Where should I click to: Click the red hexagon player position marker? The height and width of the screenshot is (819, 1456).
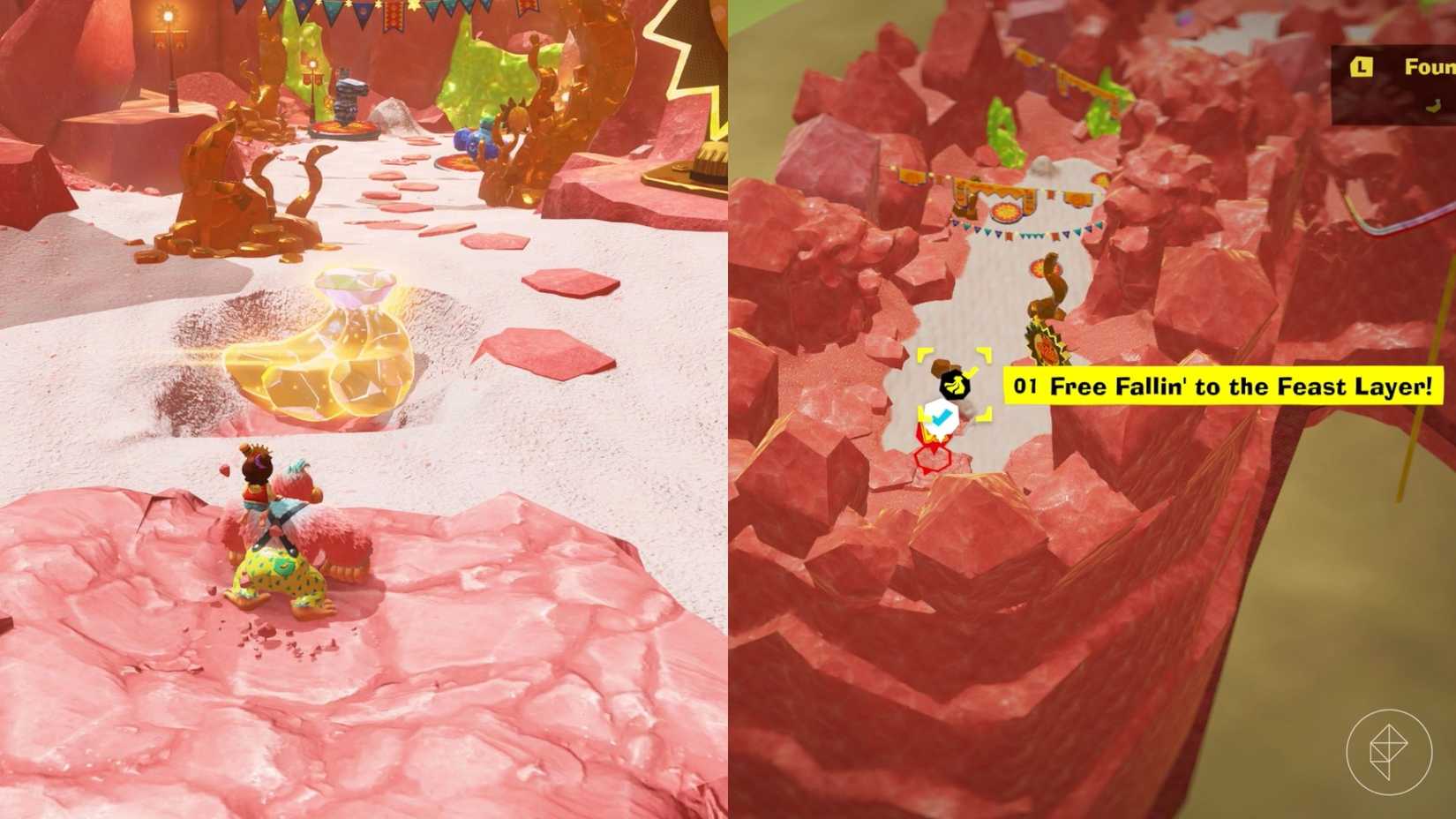(x=933, y=459)
